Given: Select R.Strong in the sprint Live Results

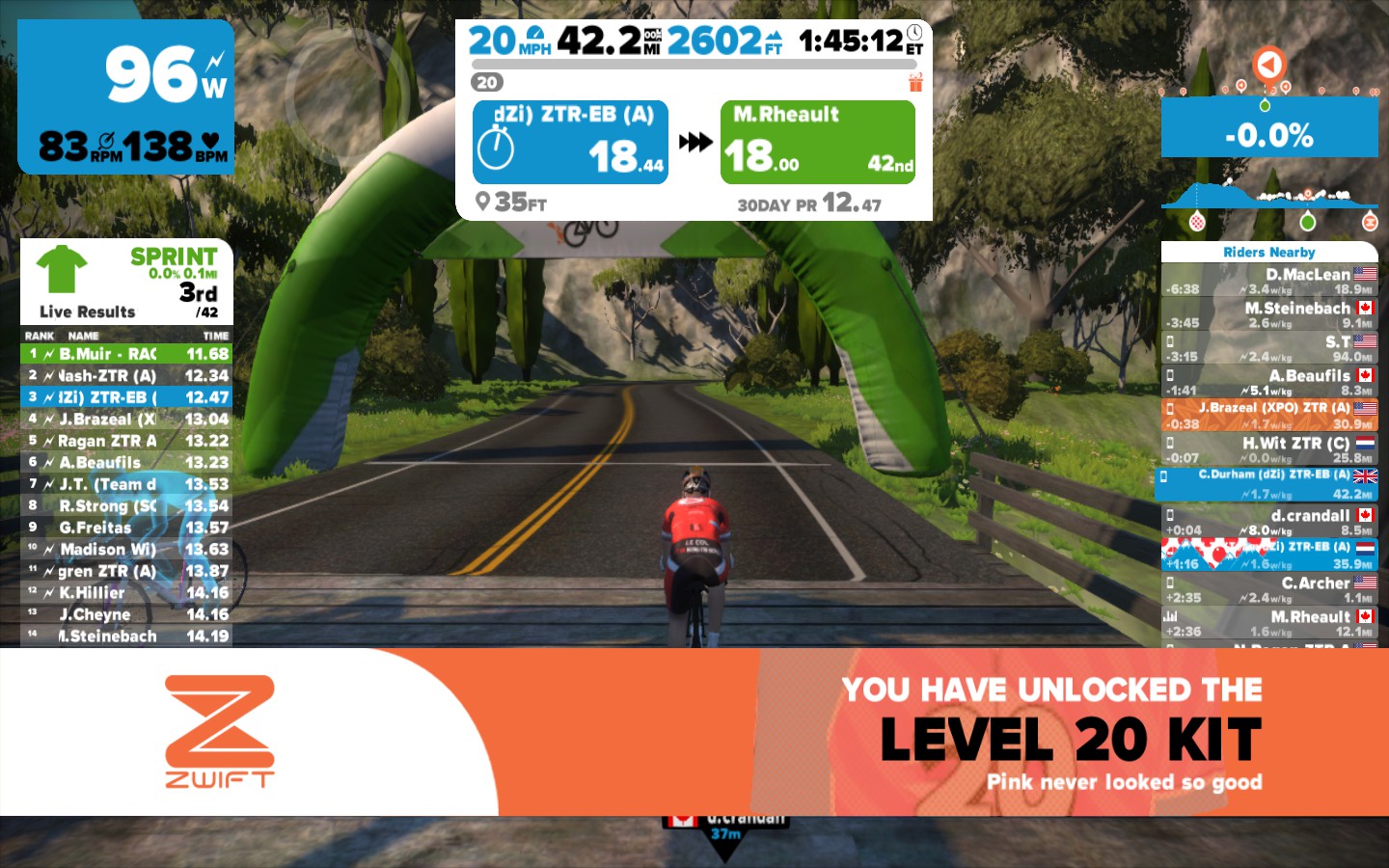Looking at the screenshot, I should (x=126, y=505).
